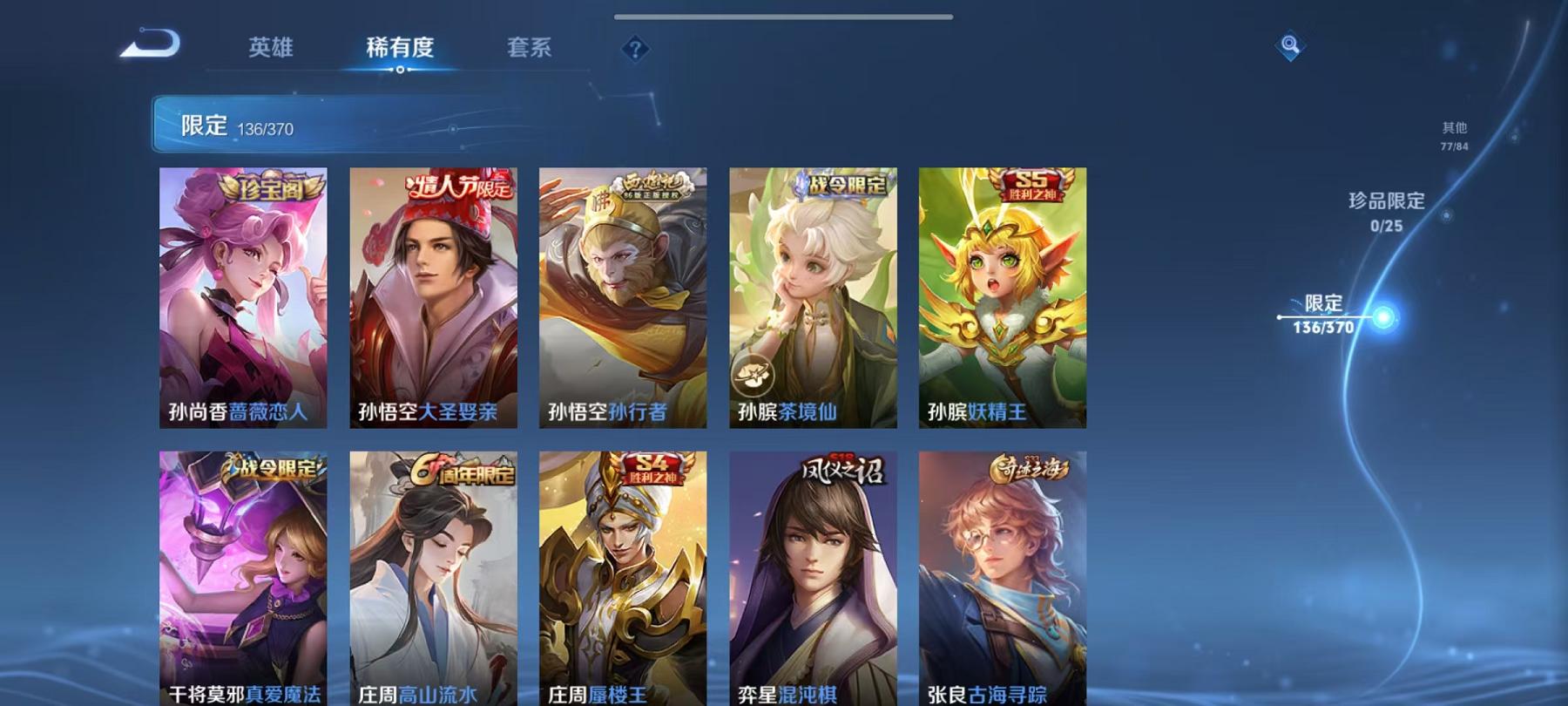Select 其他 77/84 on the right timeline
The width and height of the screenshot is (1568, 706).
(x=1453, y=132)
